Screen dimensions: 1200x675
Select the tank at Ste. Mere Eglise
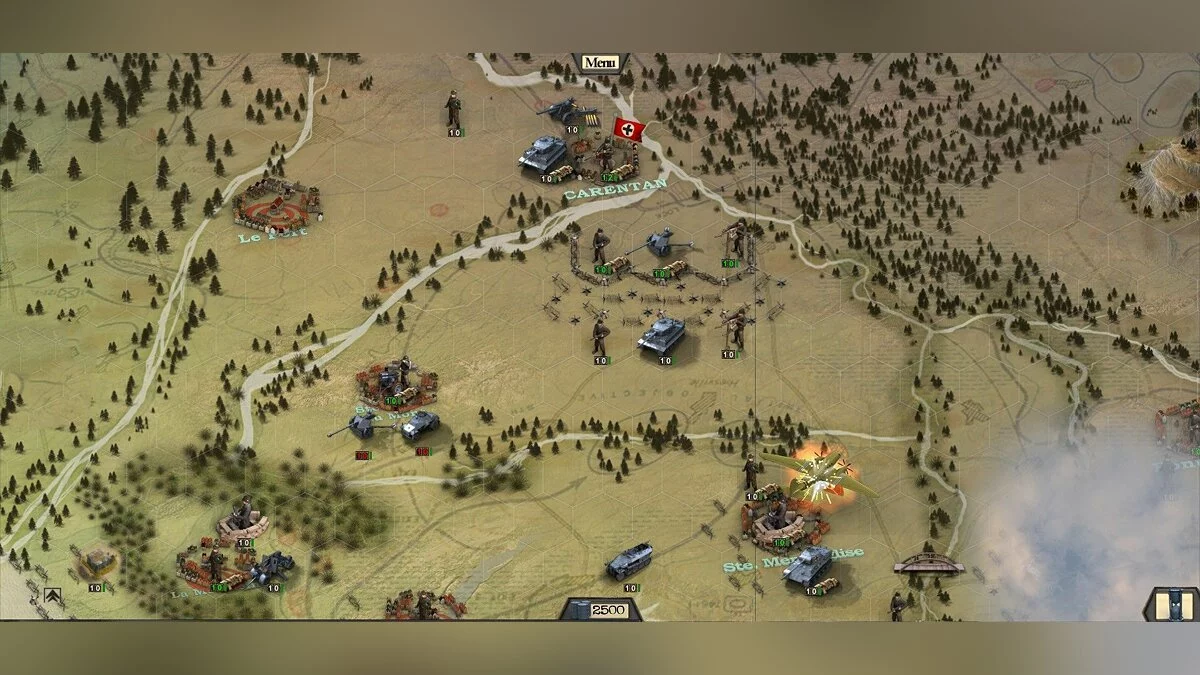(x=808, y=564)
